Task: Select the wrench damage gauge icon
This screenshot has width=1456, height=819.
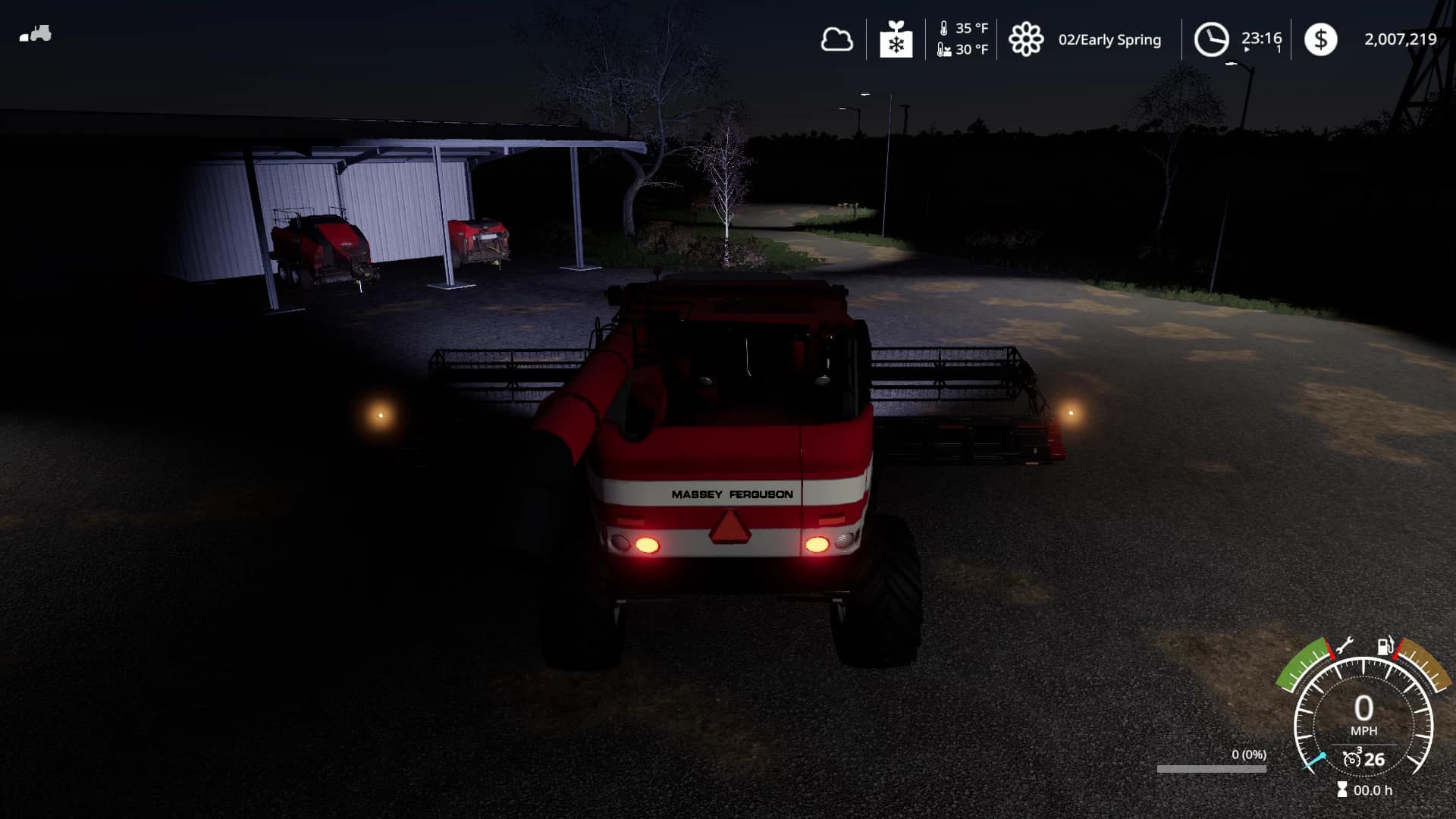Action: [x=1344, y=646]
